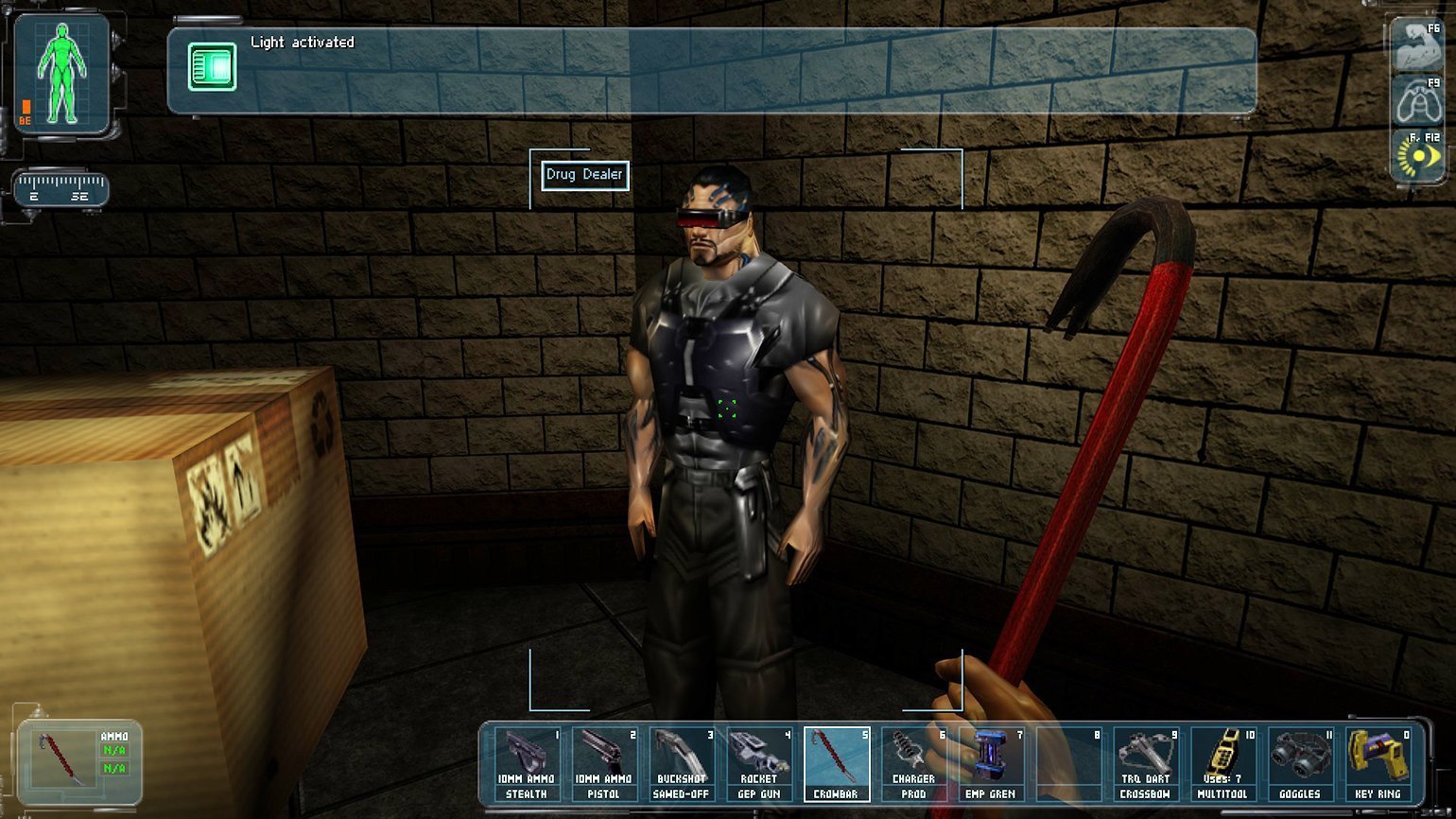Image resolution: width=1456 pixels, height=819 pixels.
Task: Equip the Pistol from the belt
Action: tap(604, 764)
